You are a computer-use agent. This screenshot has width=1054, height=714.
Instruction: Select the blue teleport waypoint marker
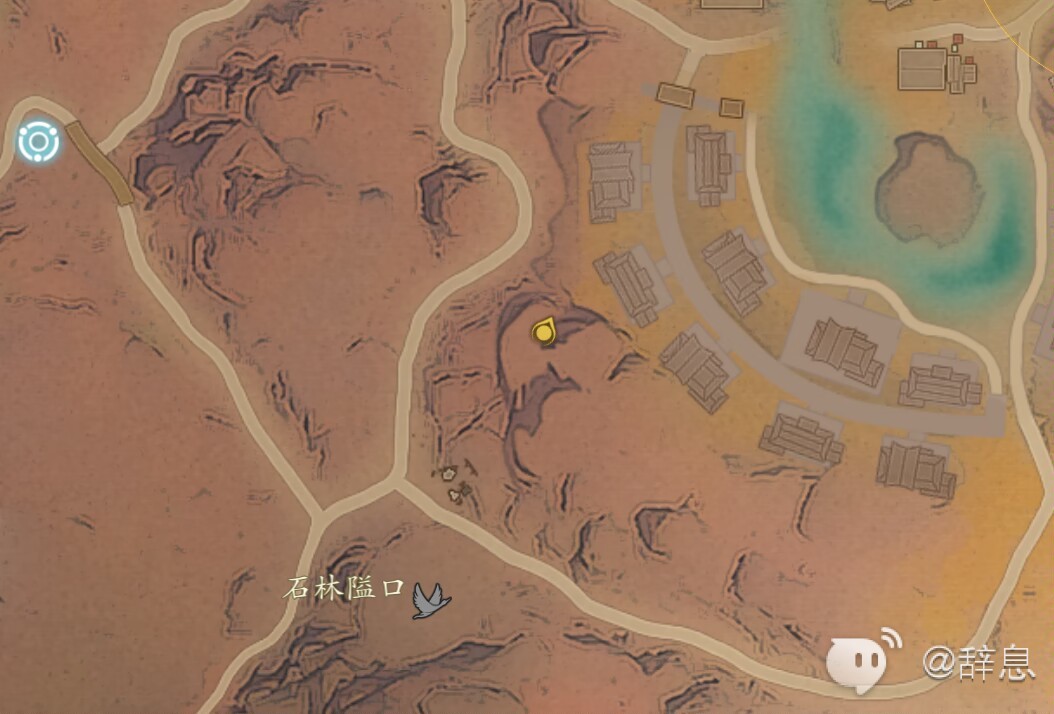(x=39, y=142)
